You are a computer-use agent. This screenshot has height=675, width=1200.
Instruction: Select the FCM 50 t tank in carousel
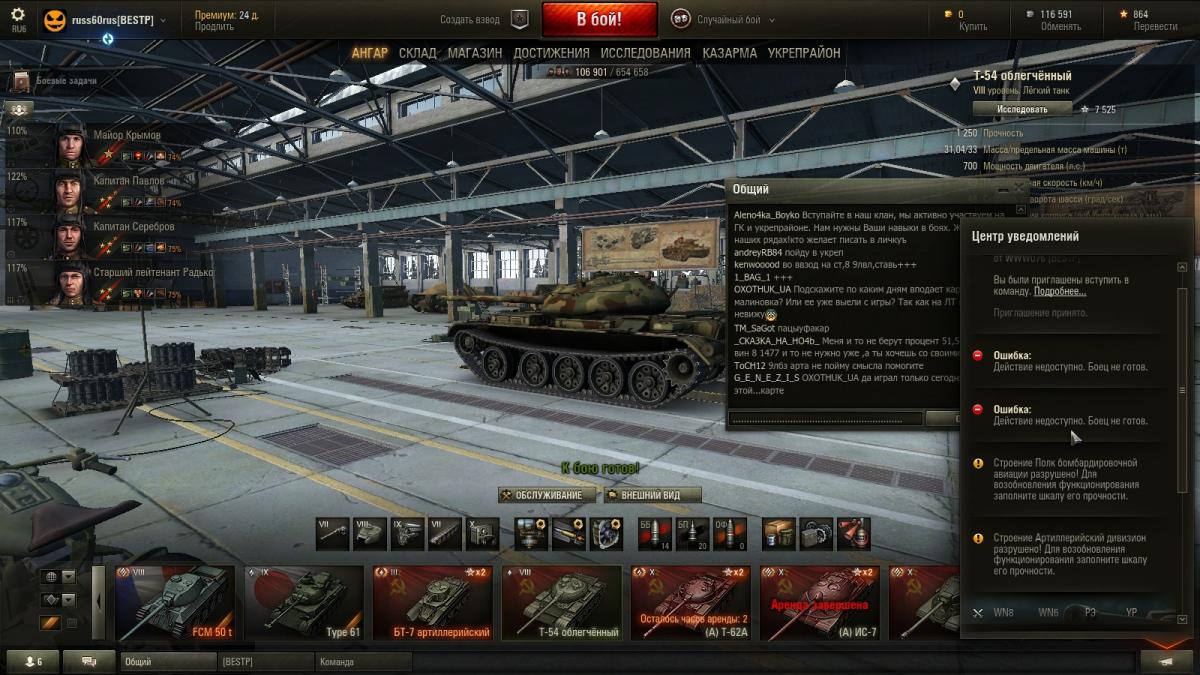point(174,602)
